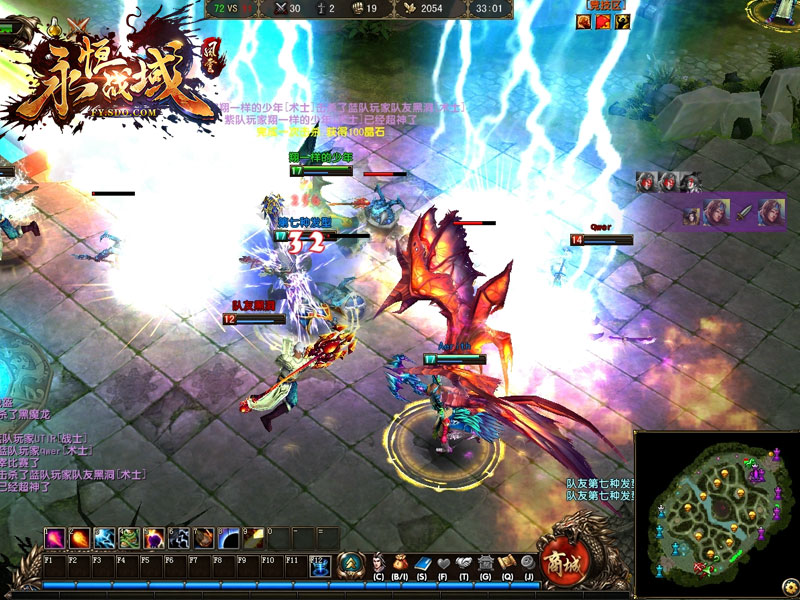800x600 pixels.
Task: Activate the blue crescent moon skill
Action: click(x=229, y=538)
